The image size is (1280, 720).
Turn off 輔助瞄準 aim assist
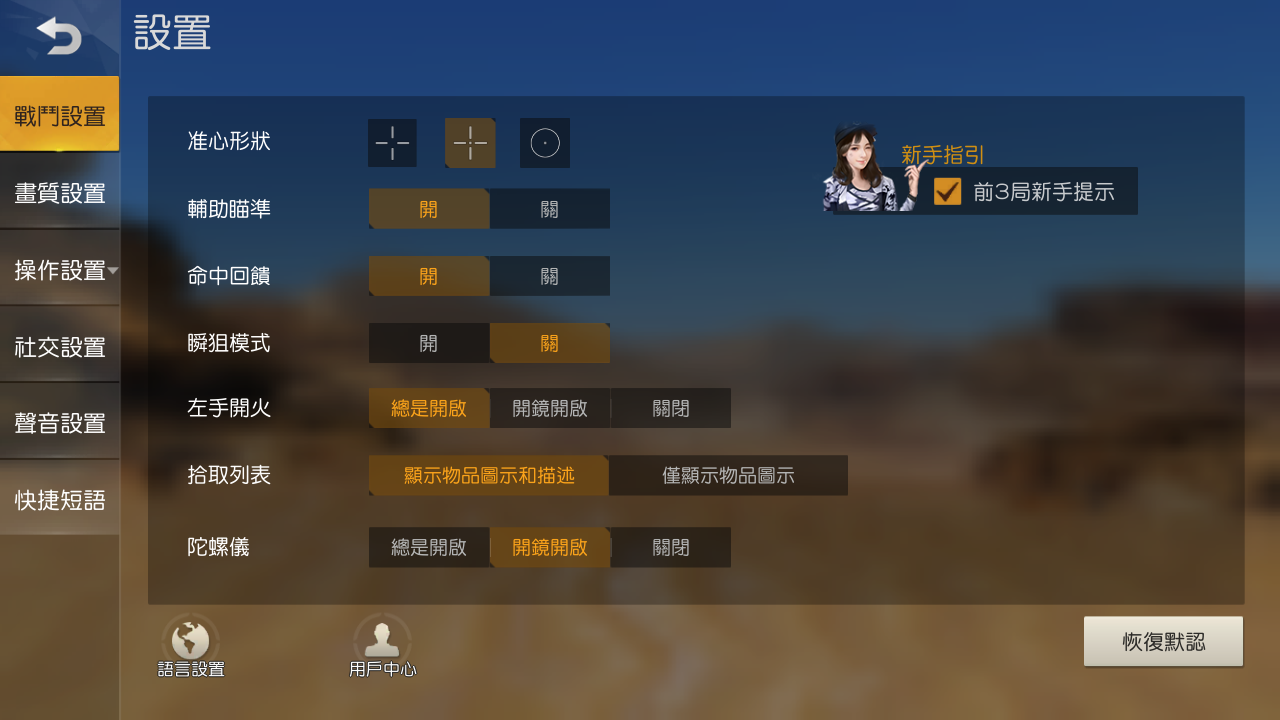click(549, 209)
